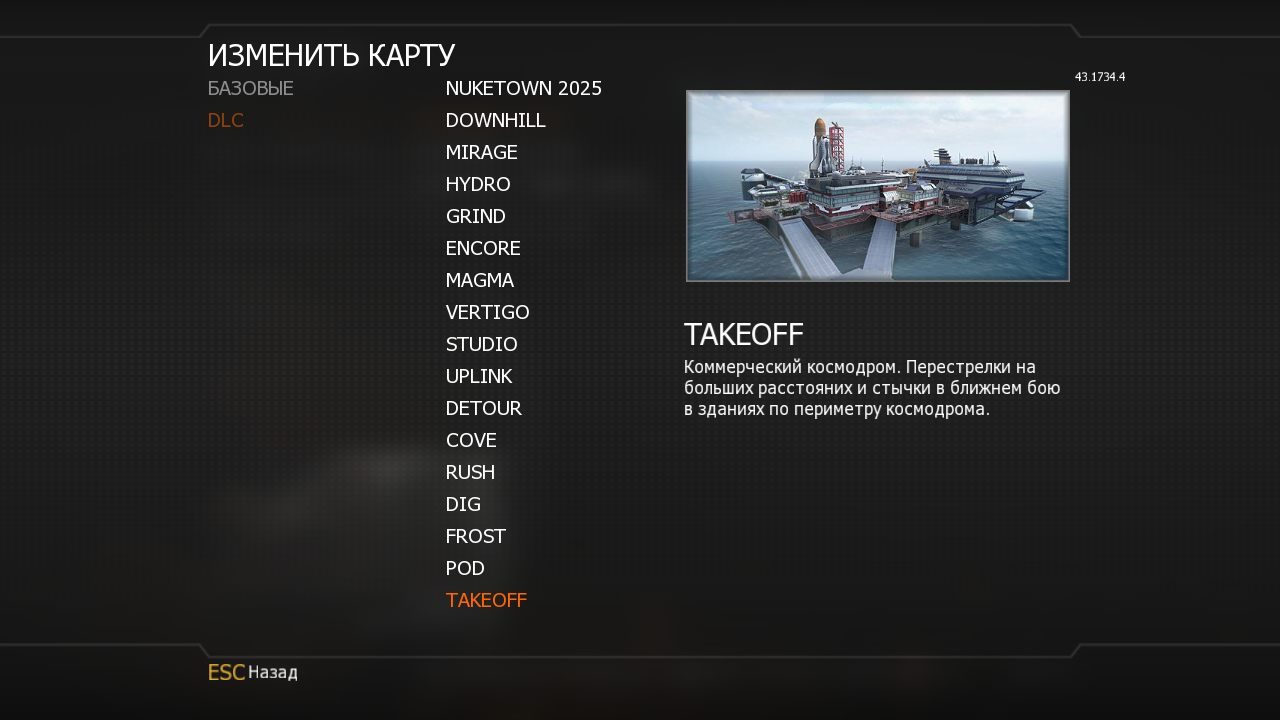
Task: Choose the Pod map
Action: point(465,569)
